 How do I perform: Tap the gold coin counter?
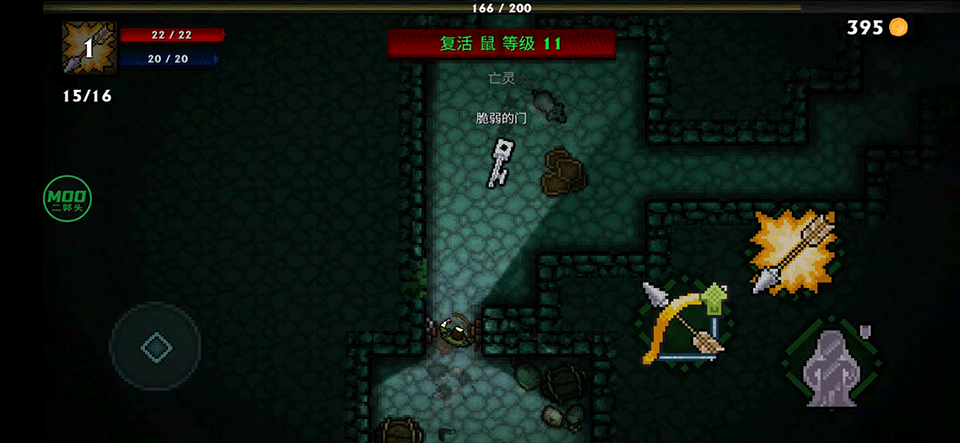pos(877,27)
